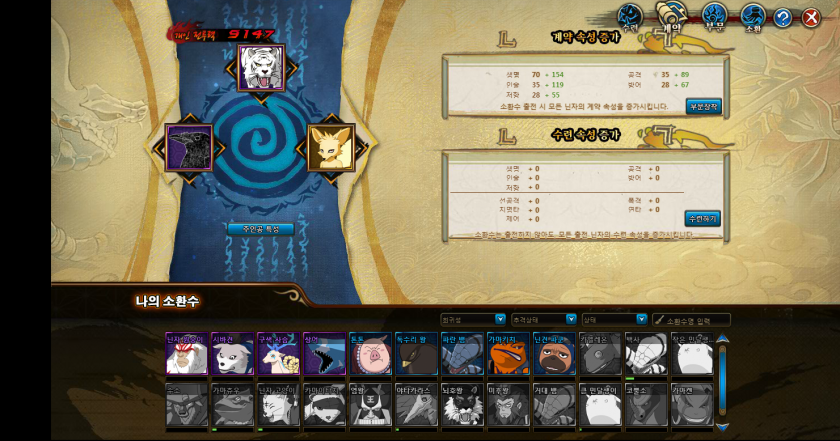Select the black crow summon slot
Image resolution: width=840 pixels, height=441 pixels.
[x=189, y=148]
